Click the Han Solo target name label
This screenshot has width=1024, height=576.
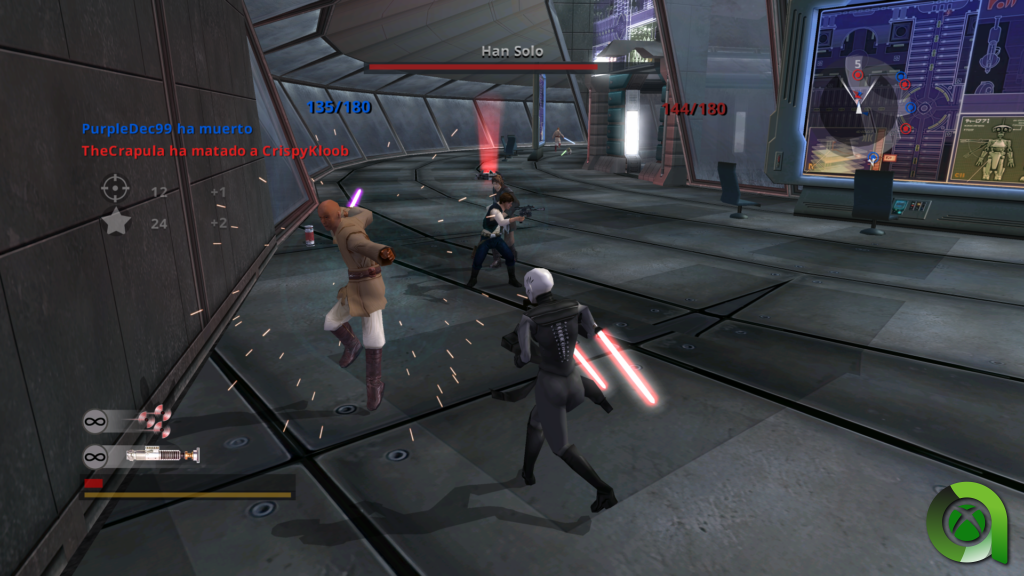pyautogui.click(x=509, y=50)
